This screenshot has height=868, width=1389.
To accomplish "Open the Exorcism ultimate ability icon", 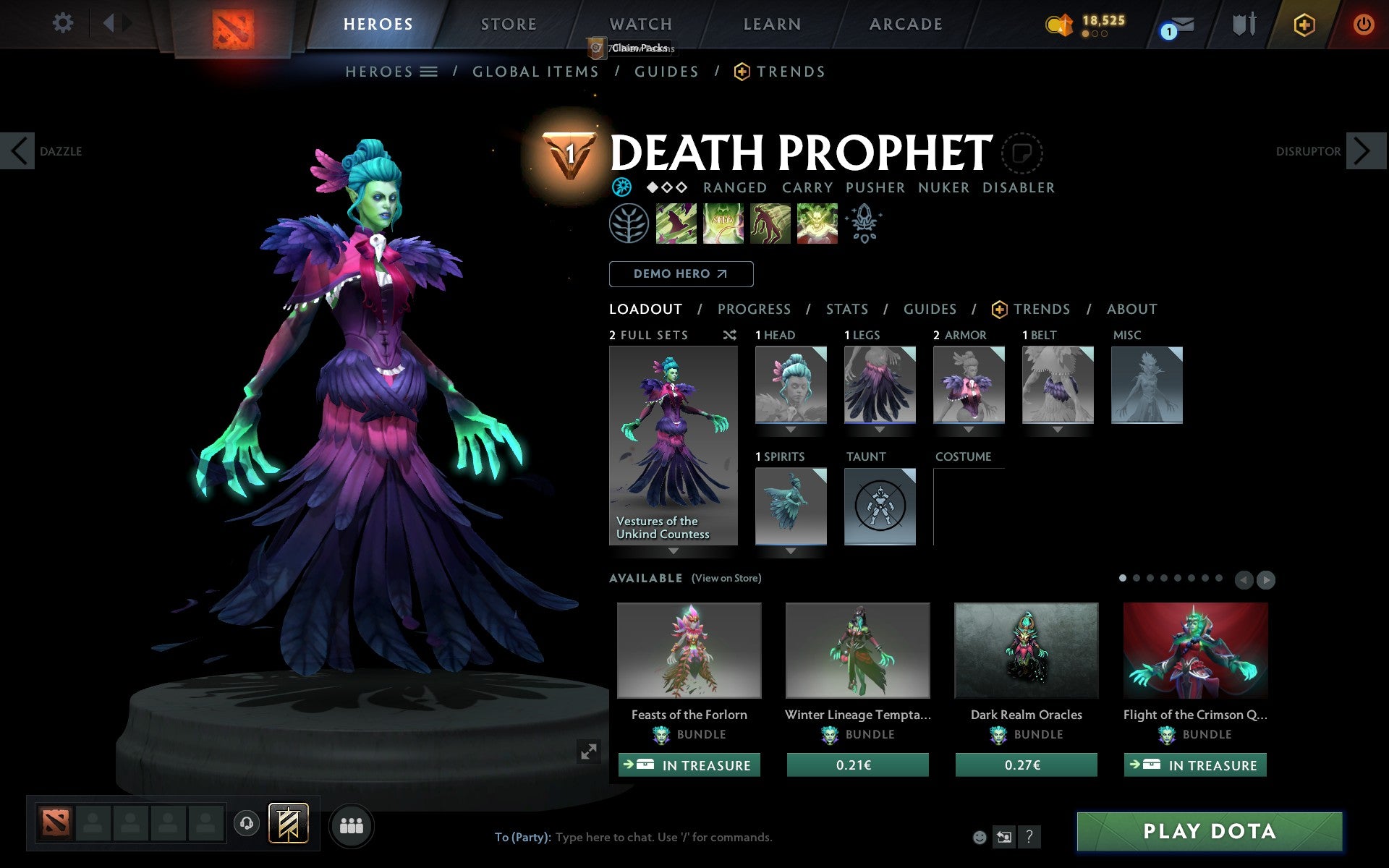I will (817, 224).
